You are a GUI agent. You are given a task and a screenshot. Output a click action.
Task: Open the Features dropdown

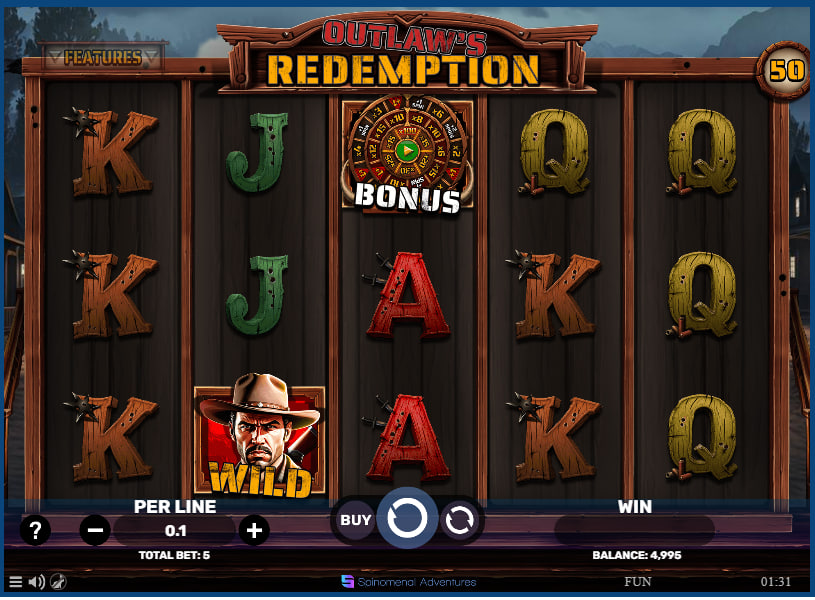pyautogui.click(x=101, y=57)
